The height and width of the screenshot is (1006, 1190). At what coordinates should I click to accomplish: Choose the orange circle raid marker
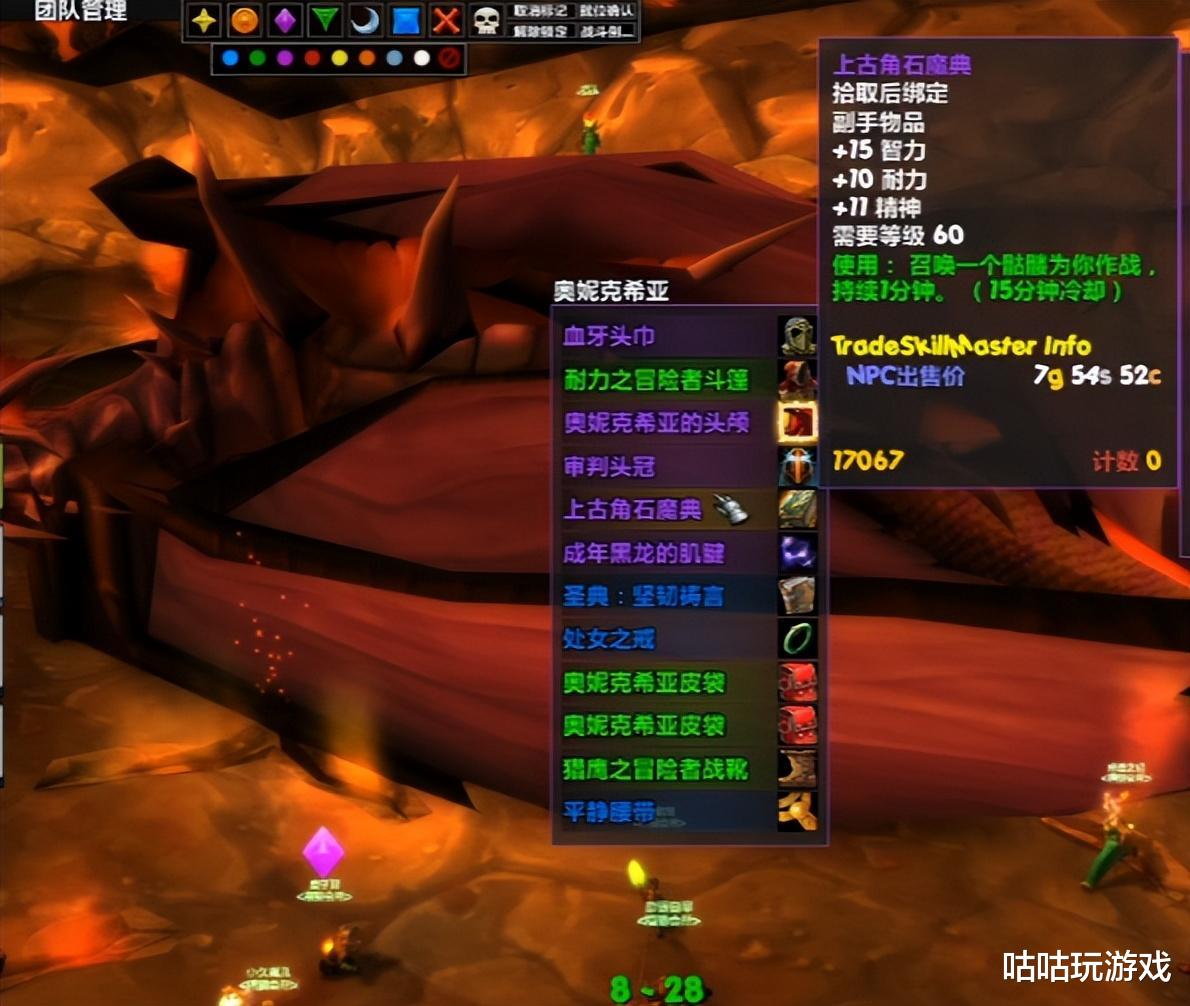point(244,20)
